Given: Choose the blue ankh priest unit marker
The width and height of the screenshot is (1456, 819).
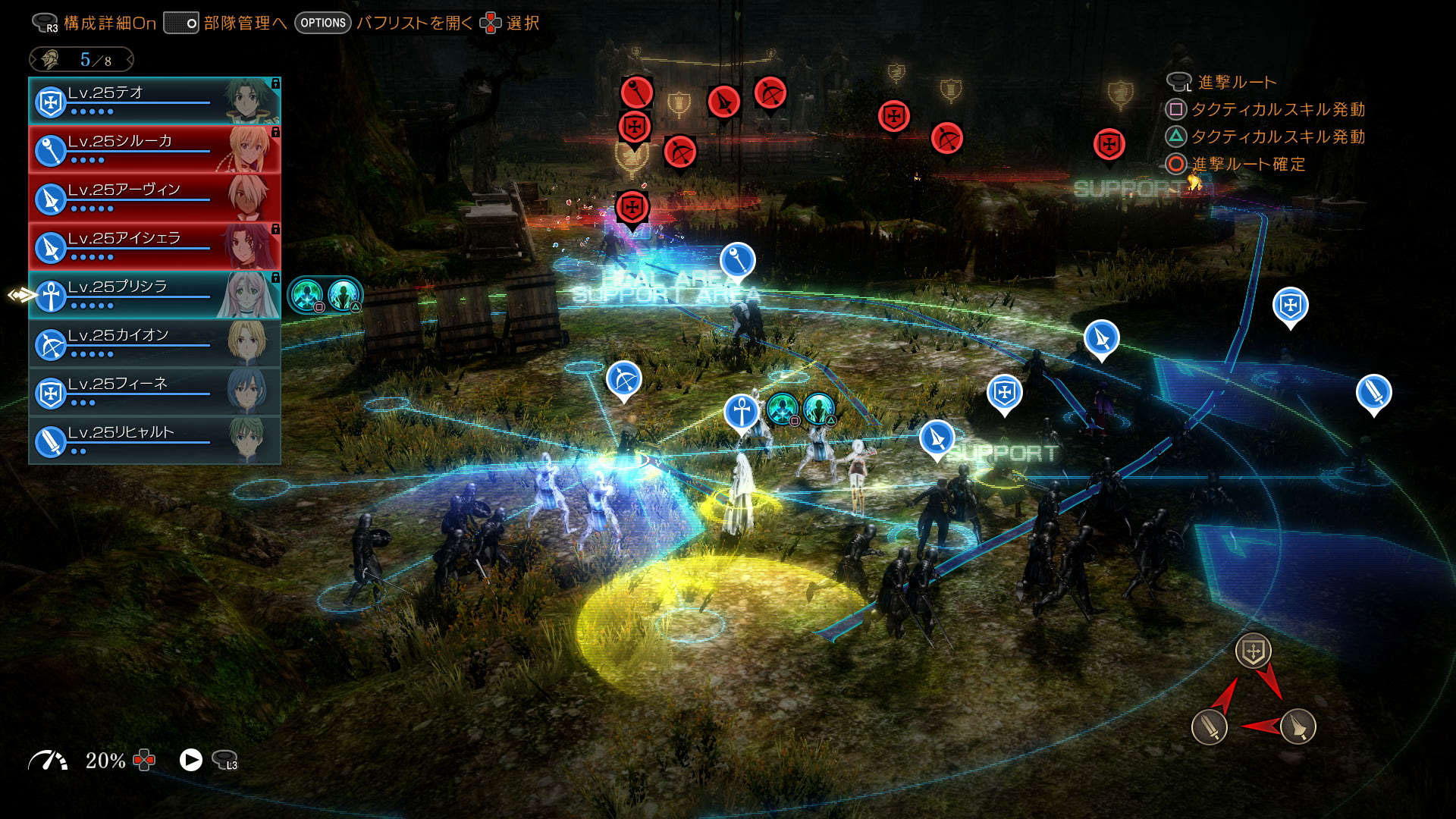Looking at the screenshot, I should pyautogui.click(x=742, y=412).
